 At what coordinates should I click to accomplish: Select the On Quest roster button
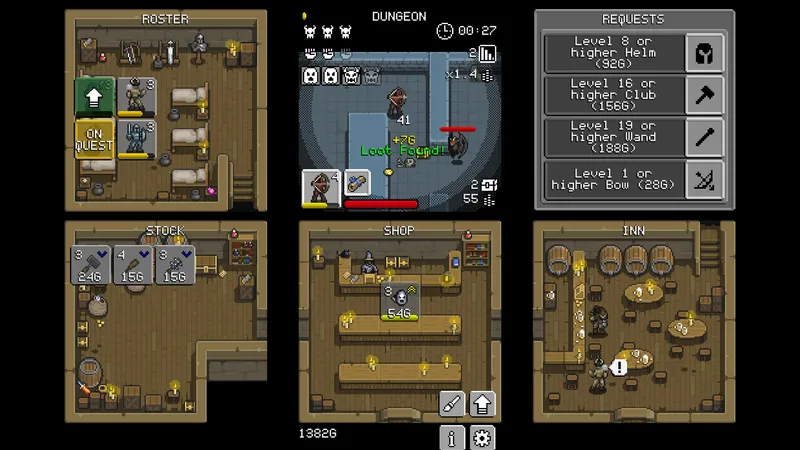(94, 139)
